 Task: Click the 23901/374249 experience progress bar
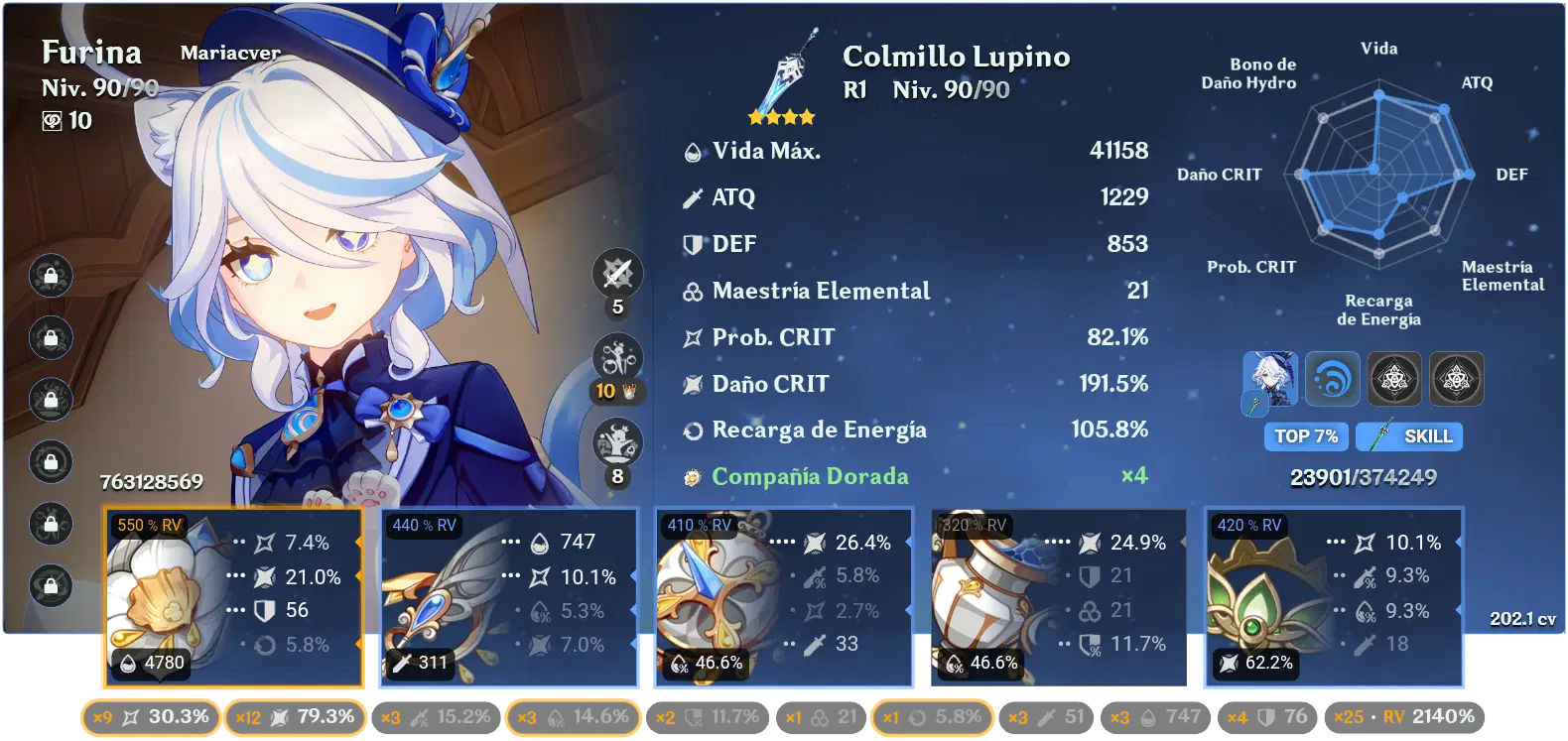tap(1363, 476)
